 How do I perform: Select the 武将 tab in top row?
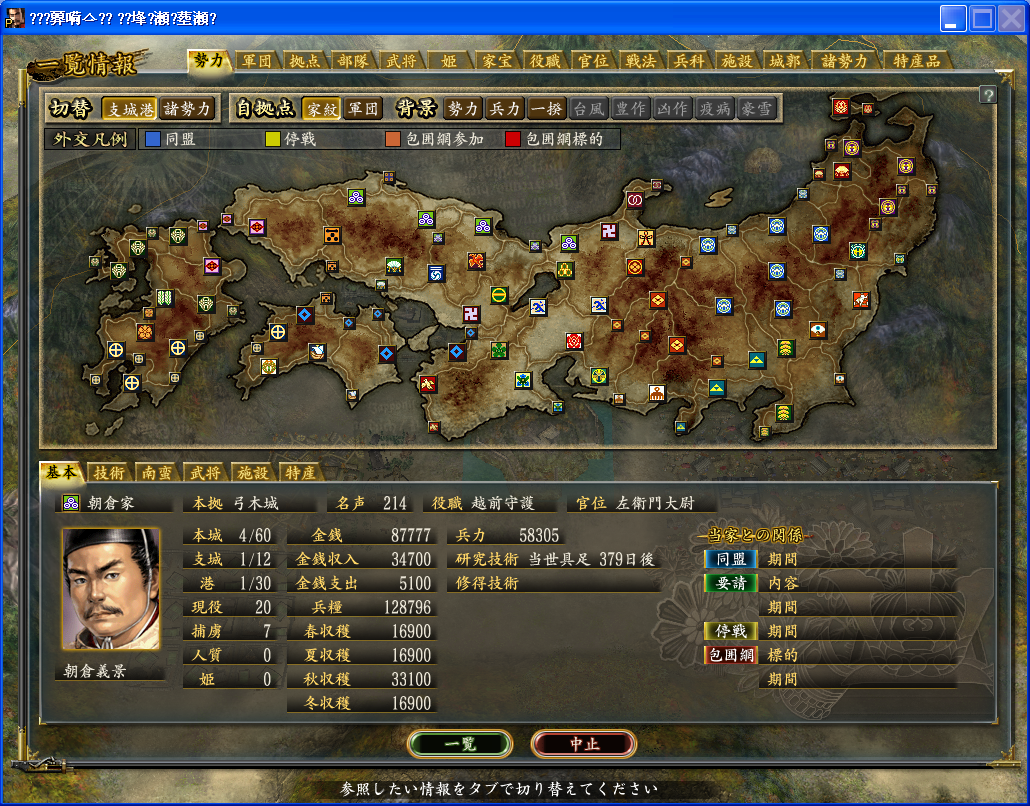[403, 60]
